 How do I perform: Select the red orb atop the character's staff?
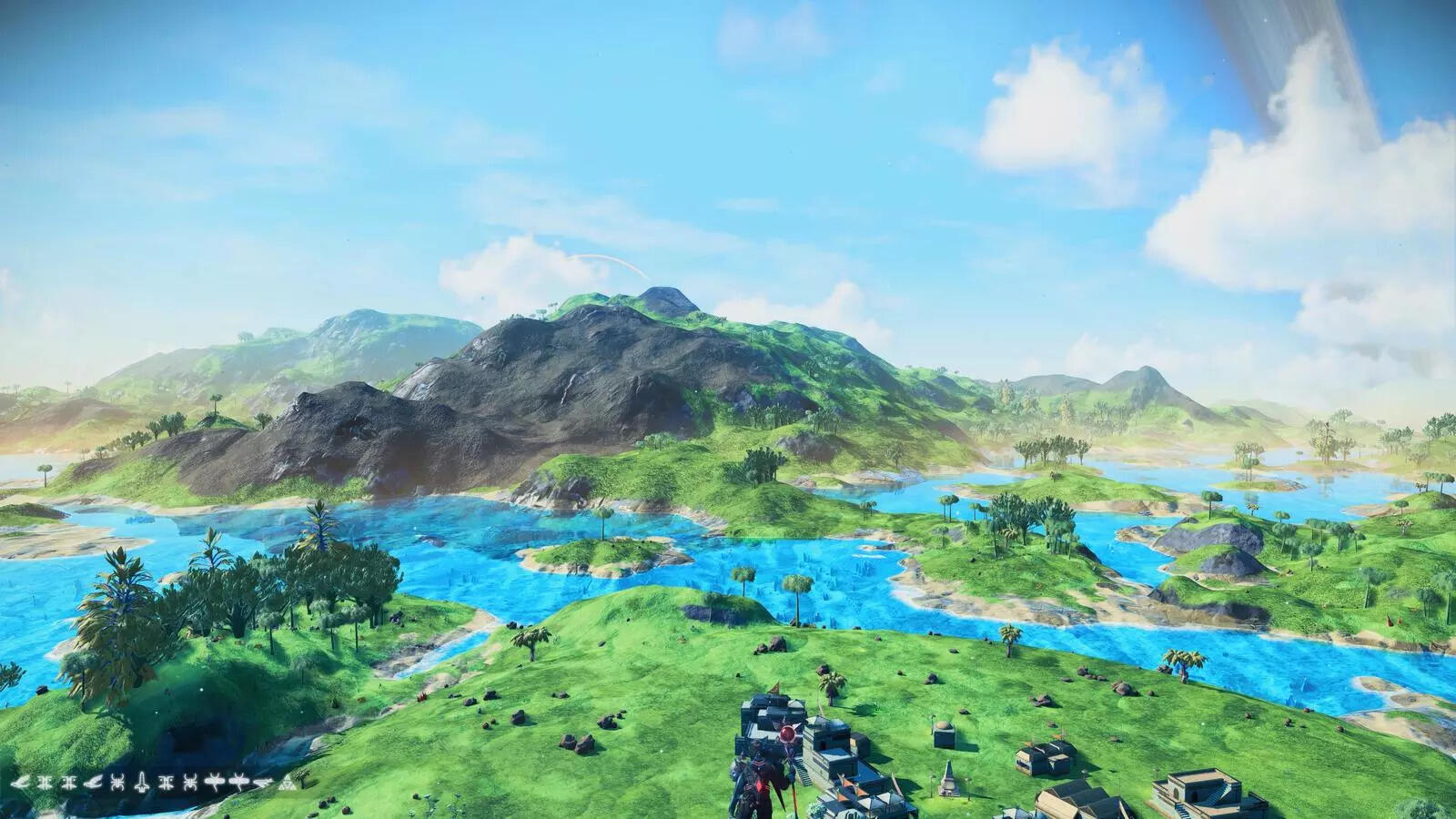point(788,733)
